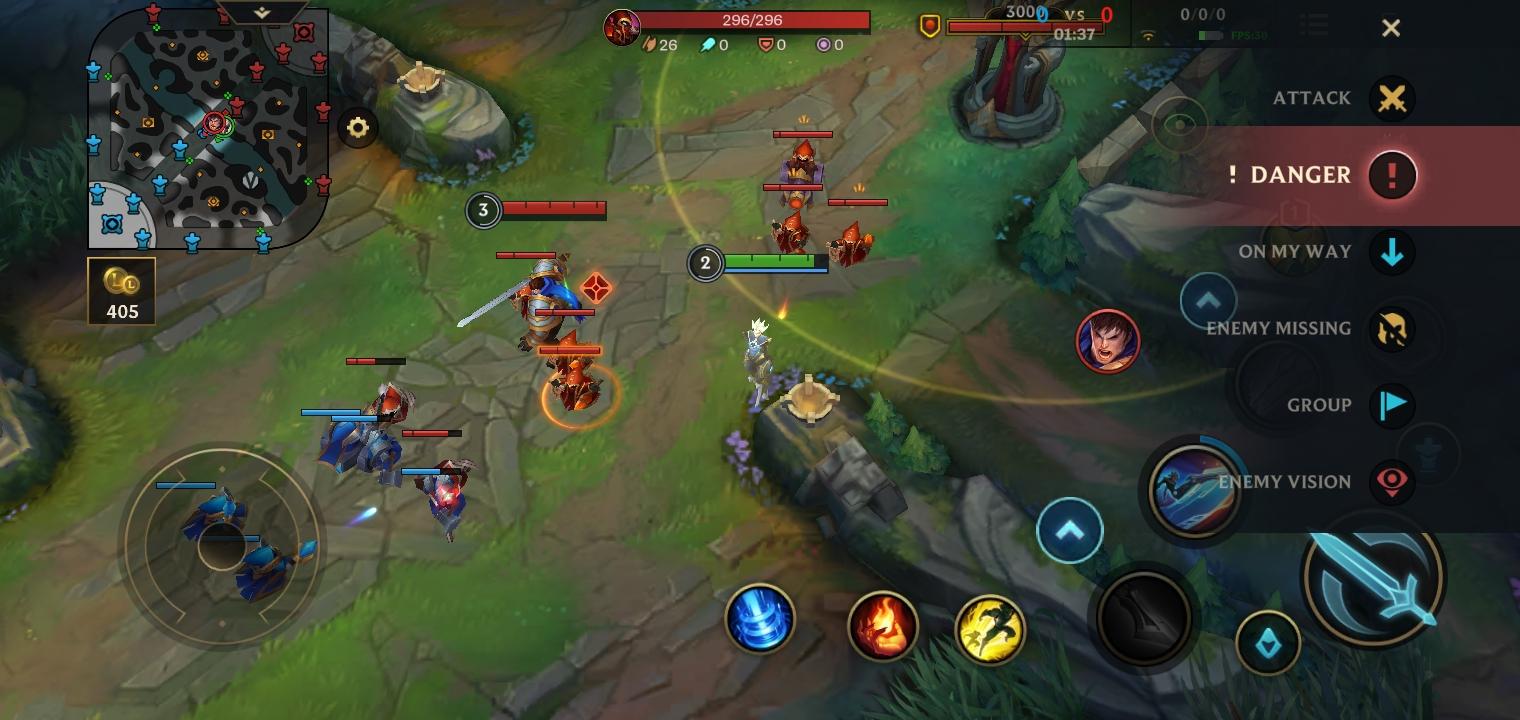Viewport: 1520px width, 720px height.
Task: Level up the ability using the glowing arrow
Action: [1069, 530]
